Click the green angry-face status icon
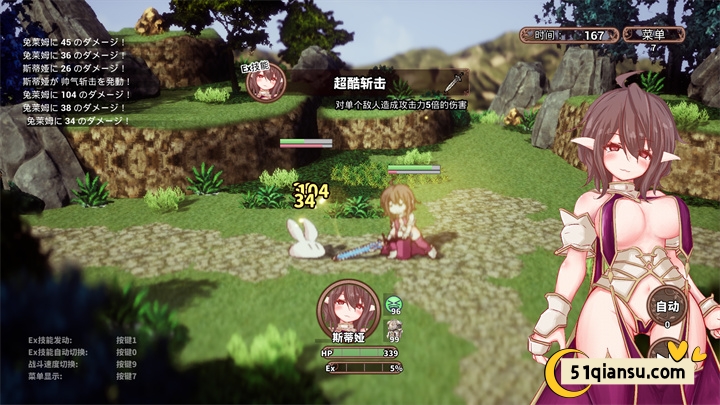The width and height of the screenshot is (720, 405). (394, 303)
